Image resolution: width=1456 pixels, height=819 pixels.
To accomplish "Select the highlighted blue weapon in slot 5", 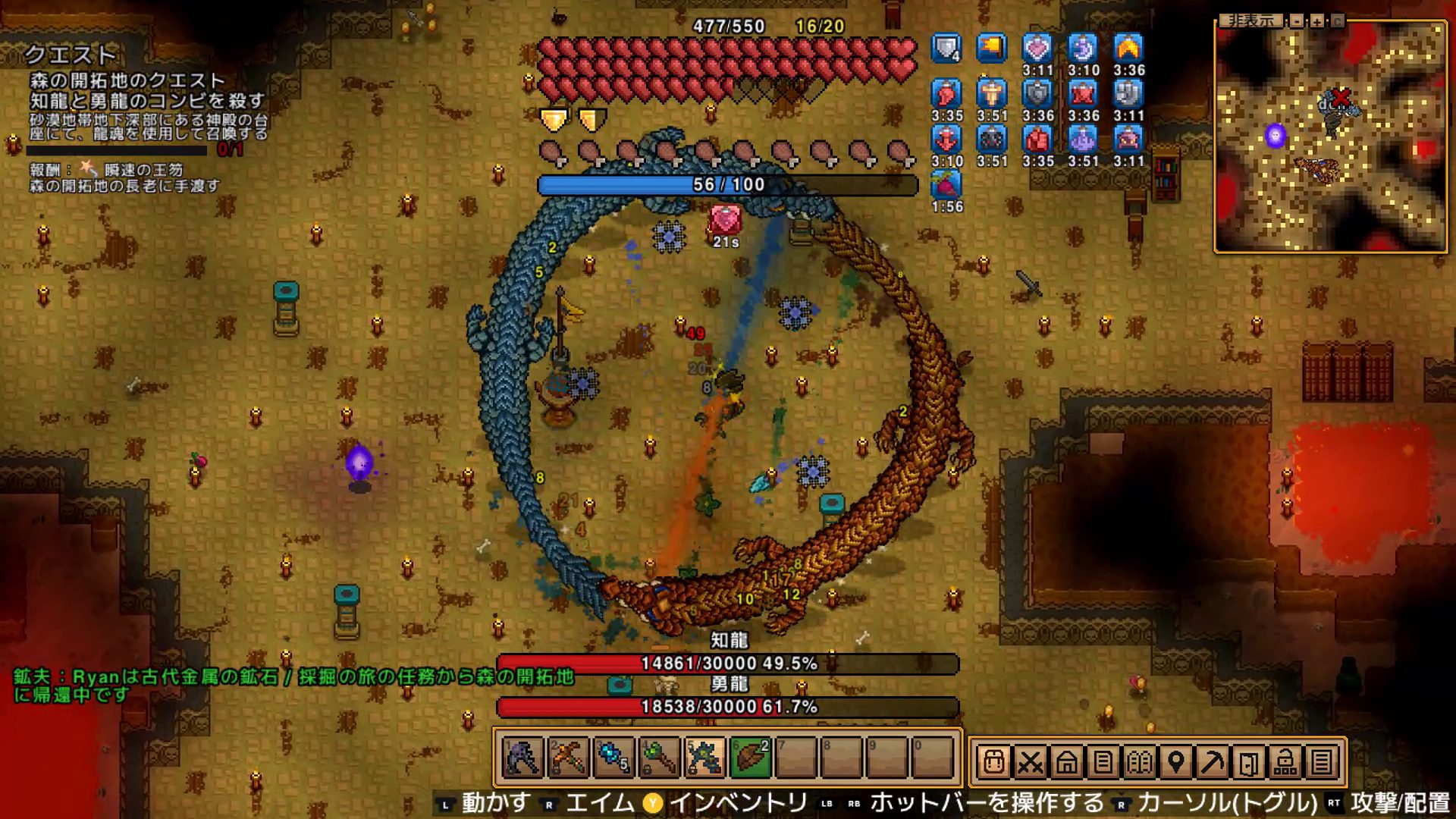I will click(x=705, y=758).
